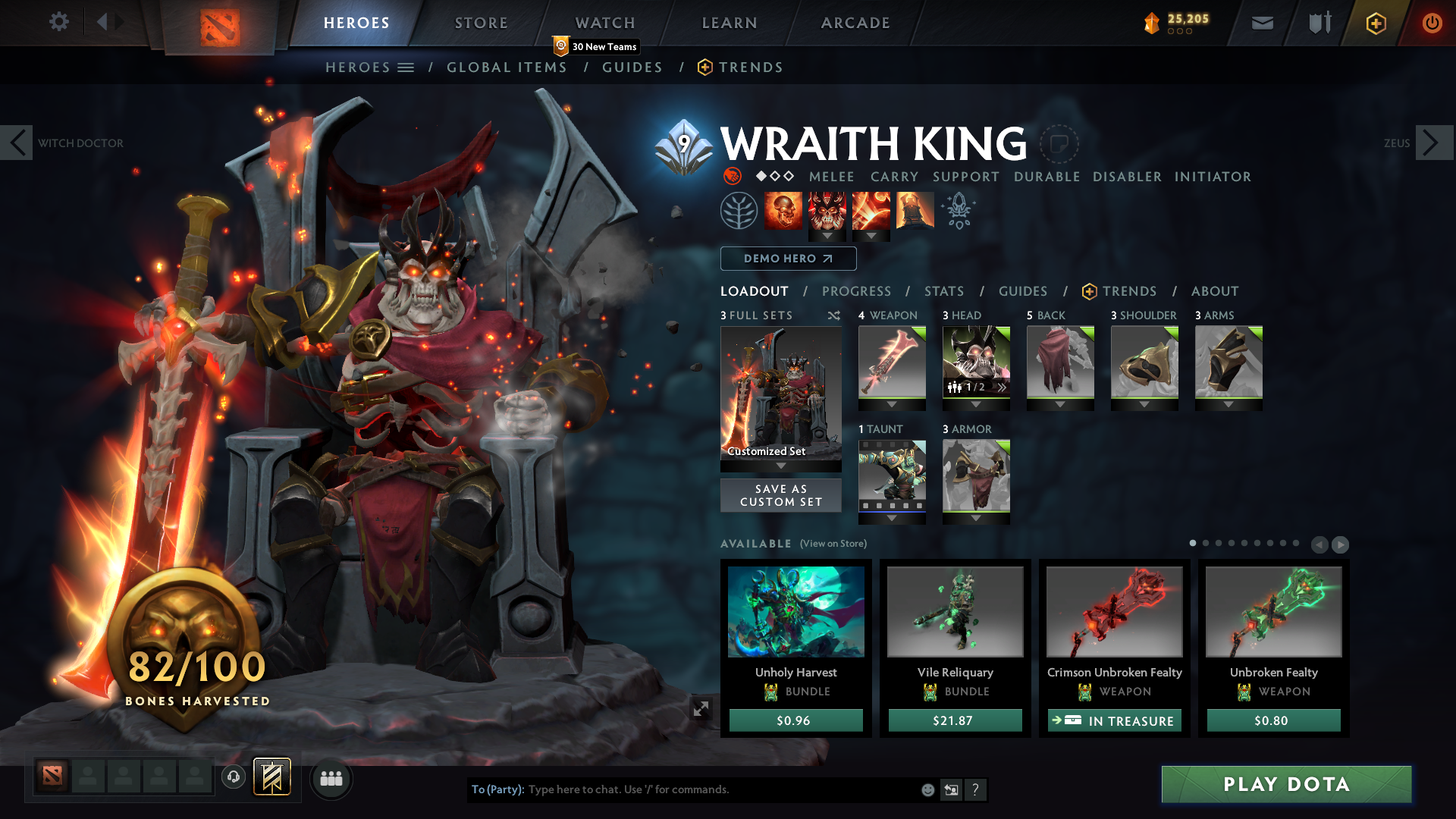The width and height of the screenshot is (1456, 819).
Task: Open the voice chat headset icon
Action: click(234, 777)
